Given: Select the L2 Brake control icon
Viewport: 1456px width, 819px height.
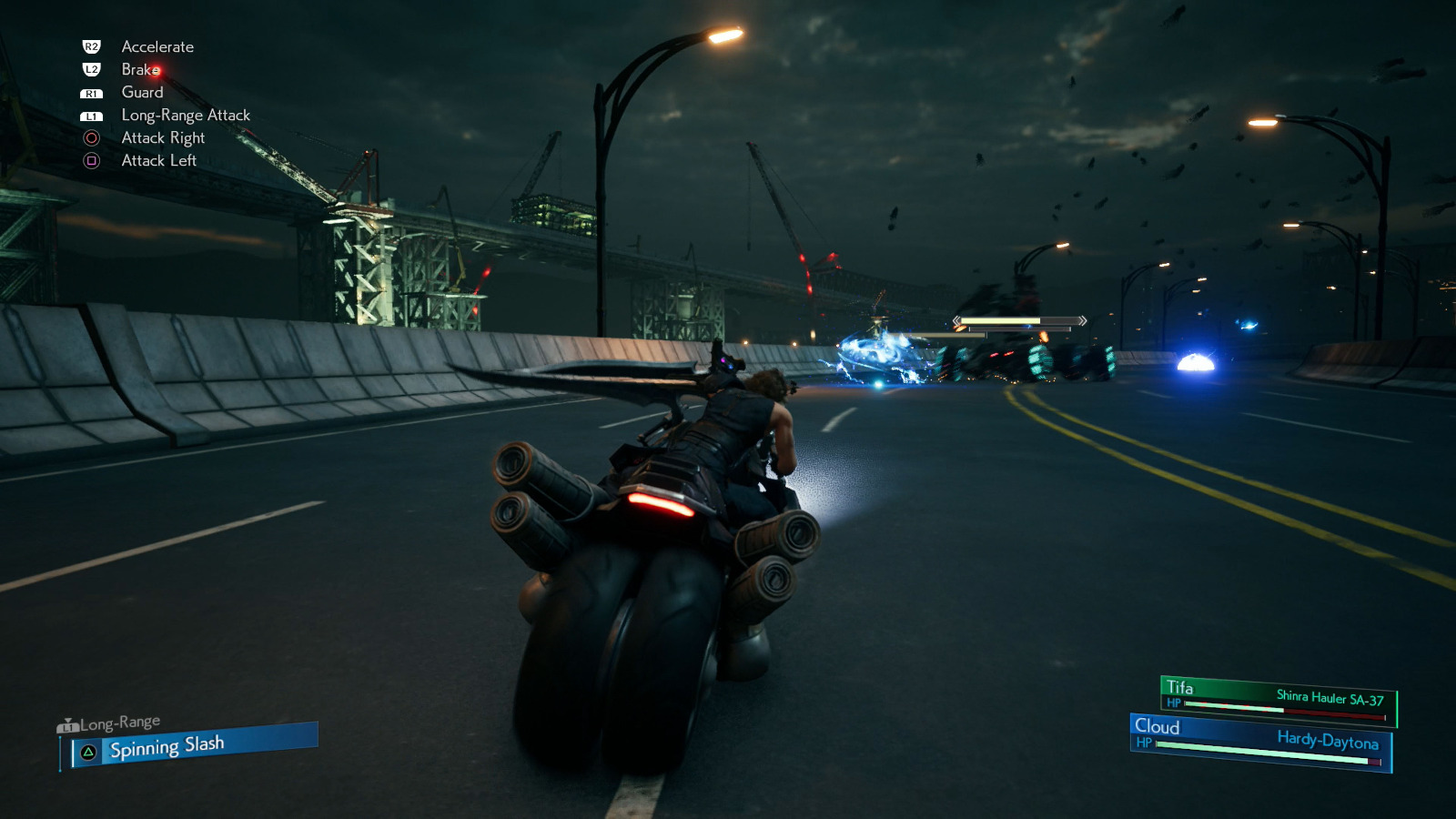Looking at the screenshot, I should [x=91, y=69].
